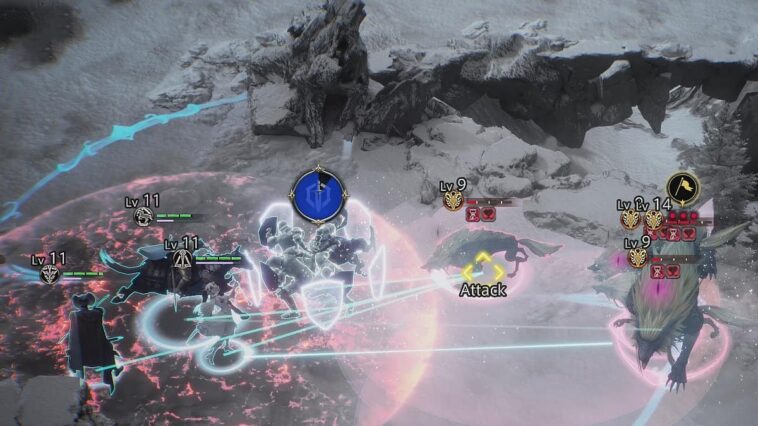This screenshot has width=758, height=426.
Task: Click the yellow flag commander icon
Action: tap(682, 188)
